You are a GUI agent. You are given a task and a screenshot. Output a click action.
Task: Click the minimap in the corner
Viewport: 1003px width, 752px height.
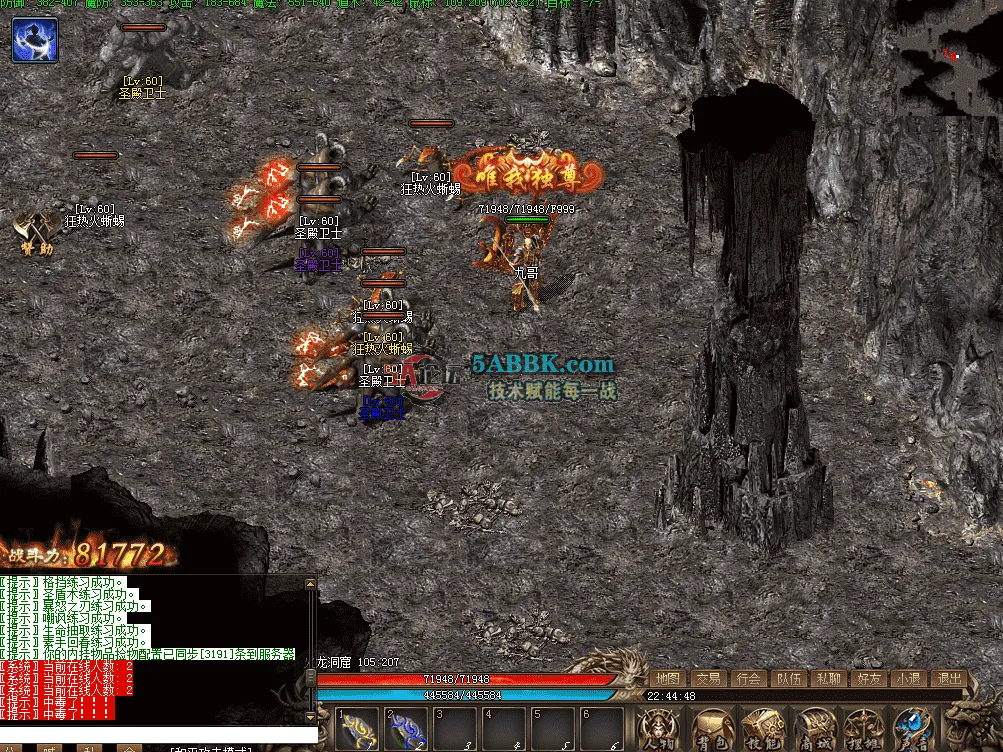(x=948, y=58)
